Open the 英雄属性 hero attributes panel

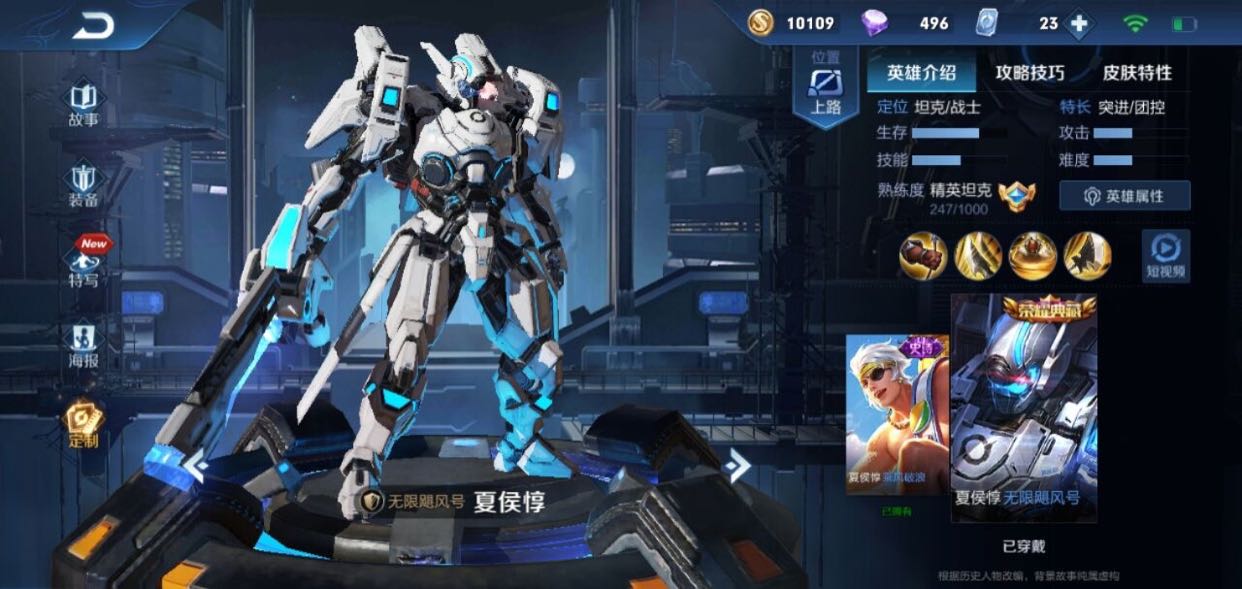point(1125,196)
